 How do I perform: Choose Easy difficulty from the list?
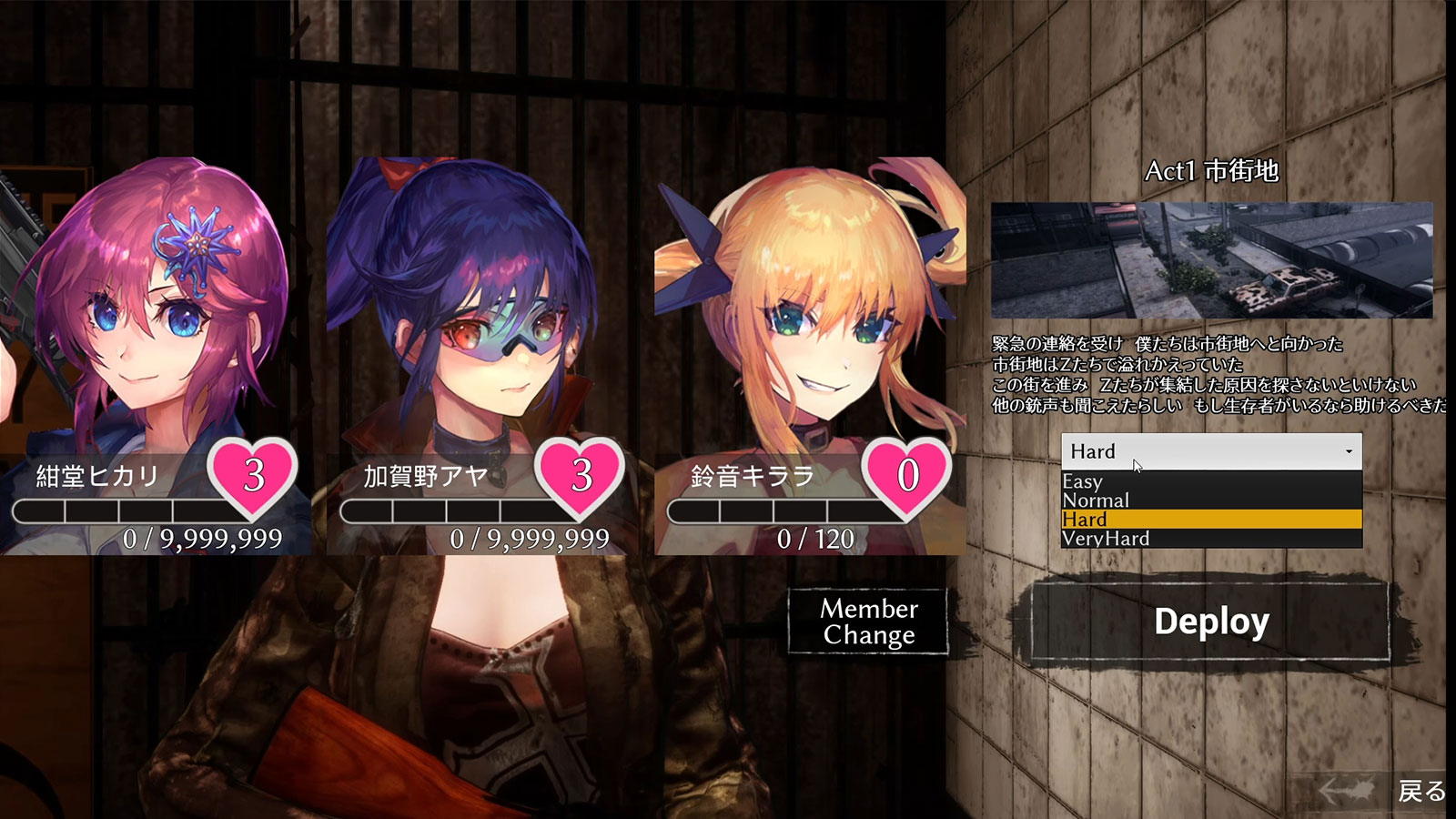click(1210, 481)
